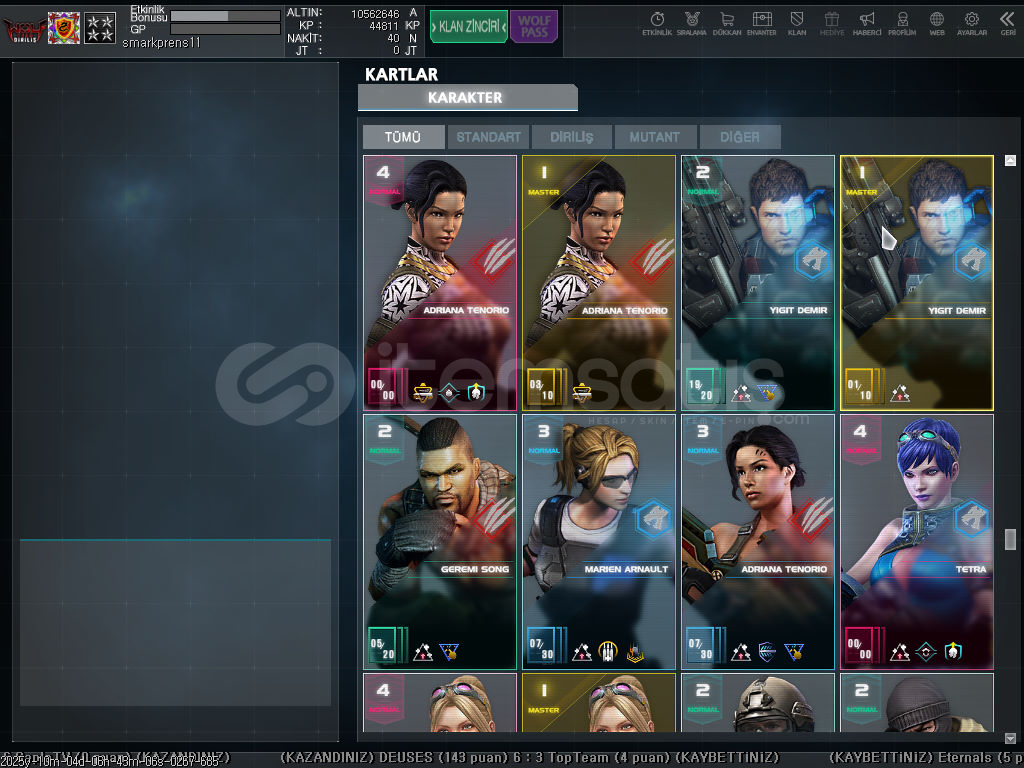Open Ayarlar settings
This screenshot has height=768, width=1024.
pos(971,23)
